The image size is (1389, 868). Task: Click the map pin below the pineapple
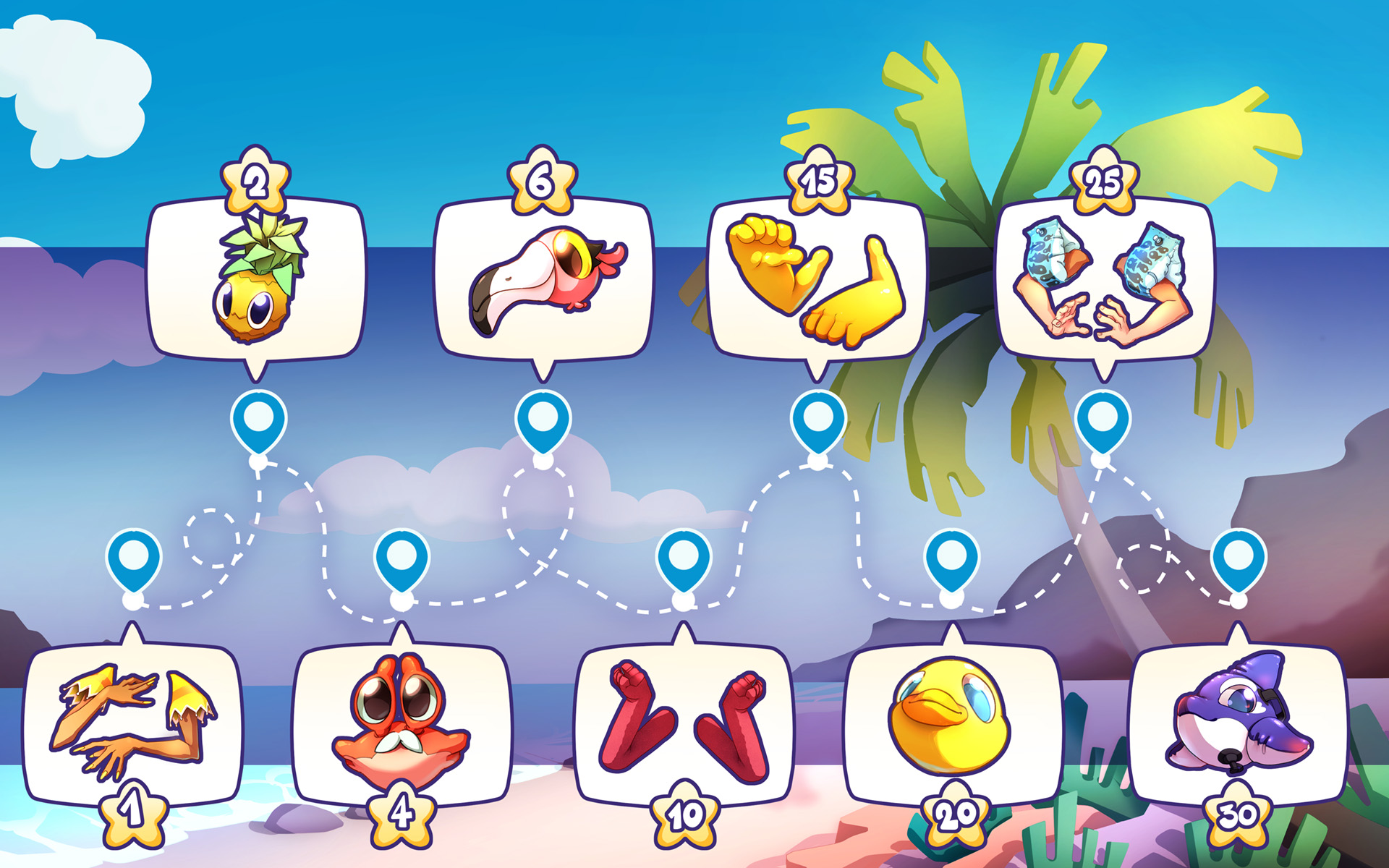pos(258,420)
